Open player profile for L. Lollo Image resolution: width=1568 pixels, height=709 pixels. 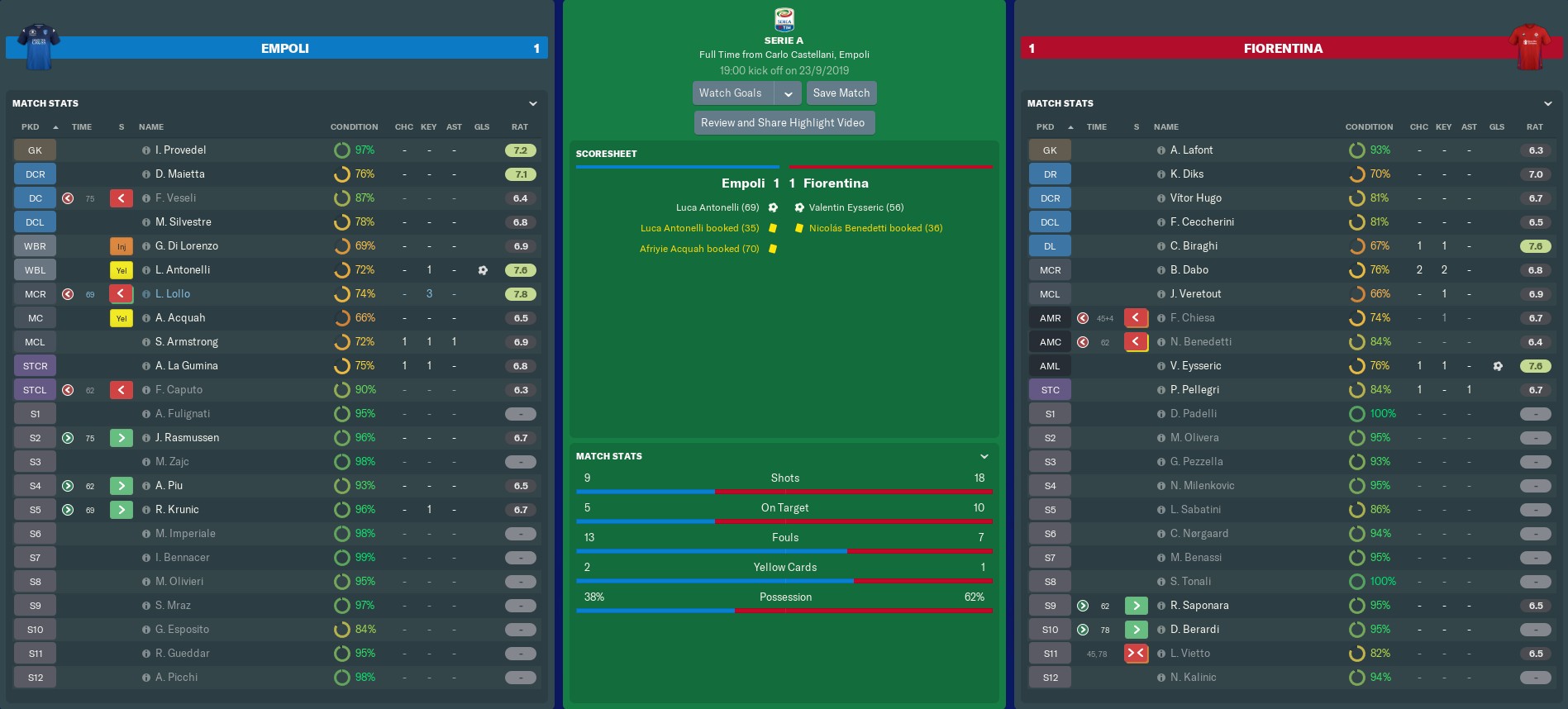click(173, 294)
